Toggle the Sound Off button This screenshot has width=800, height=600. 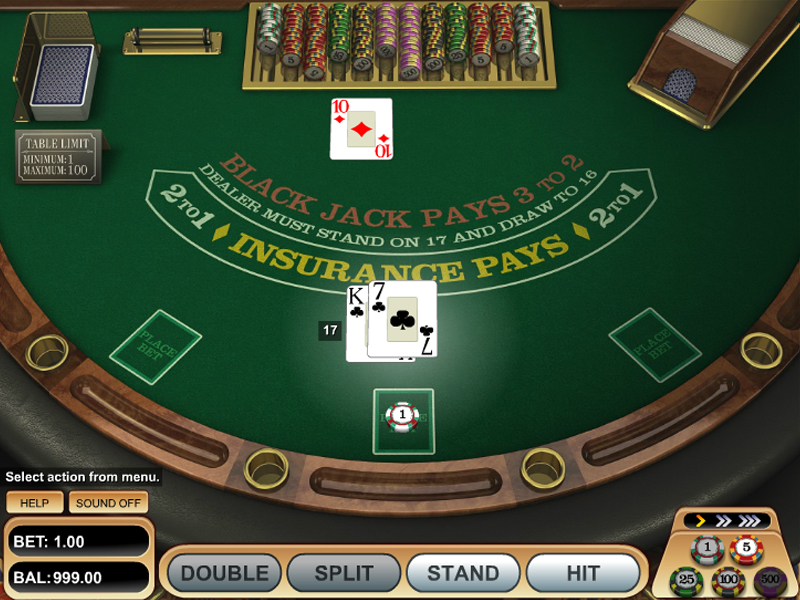click(108, 503)
